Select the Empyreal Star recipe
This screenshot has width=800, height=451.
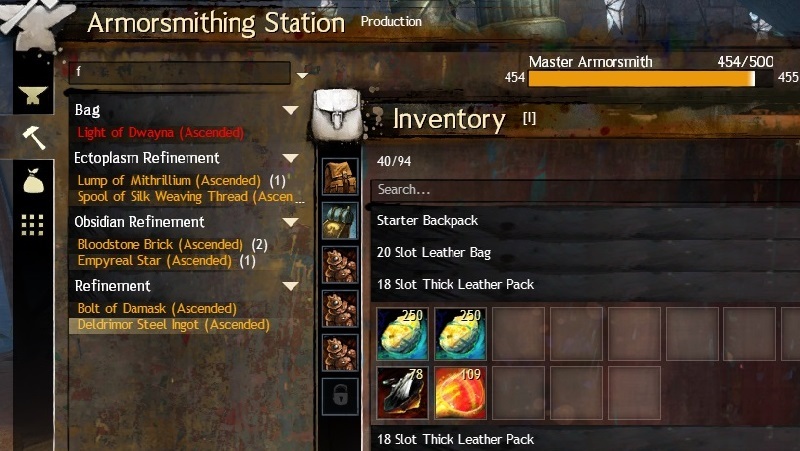pos(155,261)
